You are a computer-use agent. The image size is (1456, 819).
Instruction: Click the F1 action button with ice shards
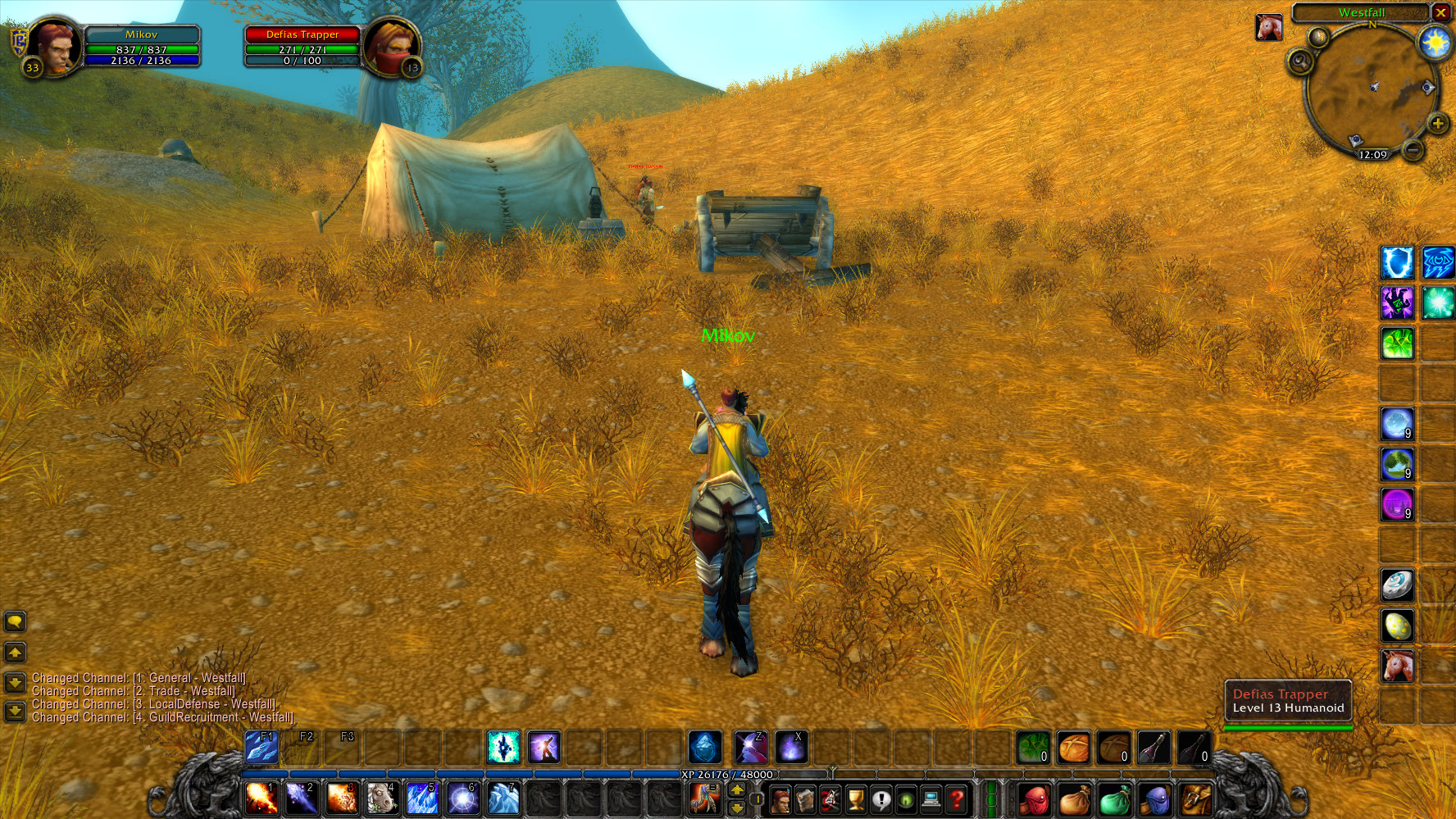pos(262,746)
